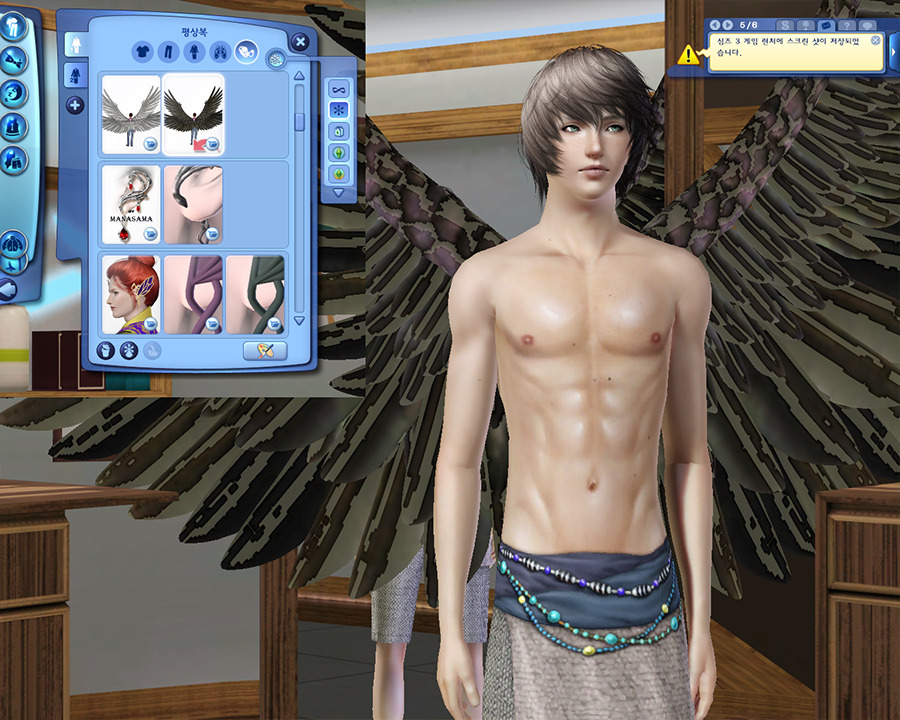Go back with the left arrow button
The width and height of the screenshot is (900, 720).
point(8,290)
